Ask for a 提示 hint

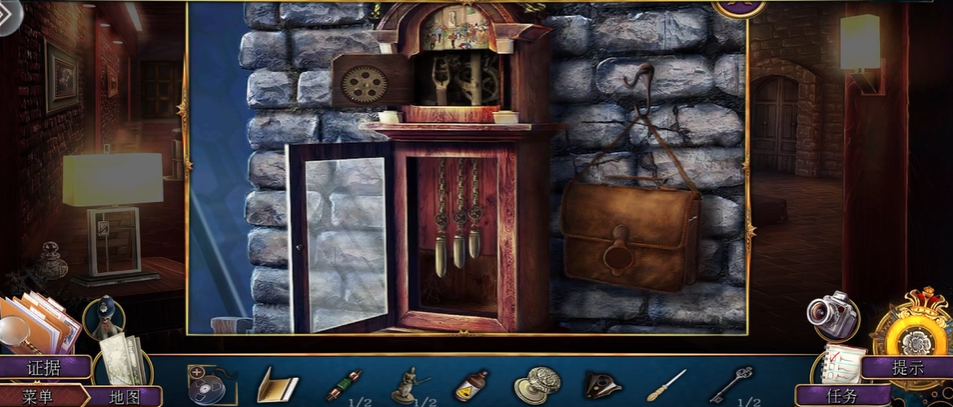(908, 367)
